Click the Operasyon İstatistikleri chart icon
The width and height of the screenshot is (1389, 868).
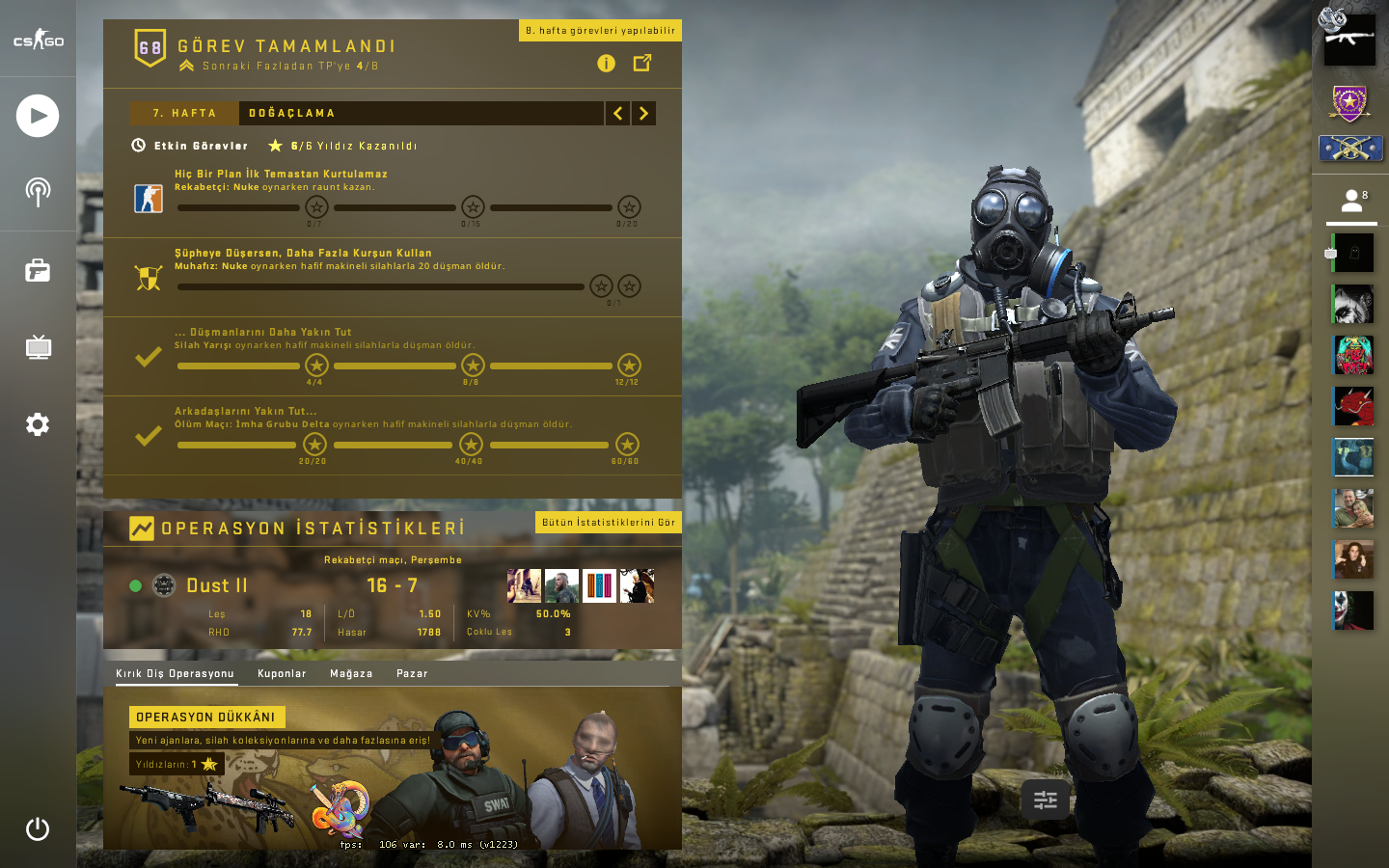coord(142,528)
